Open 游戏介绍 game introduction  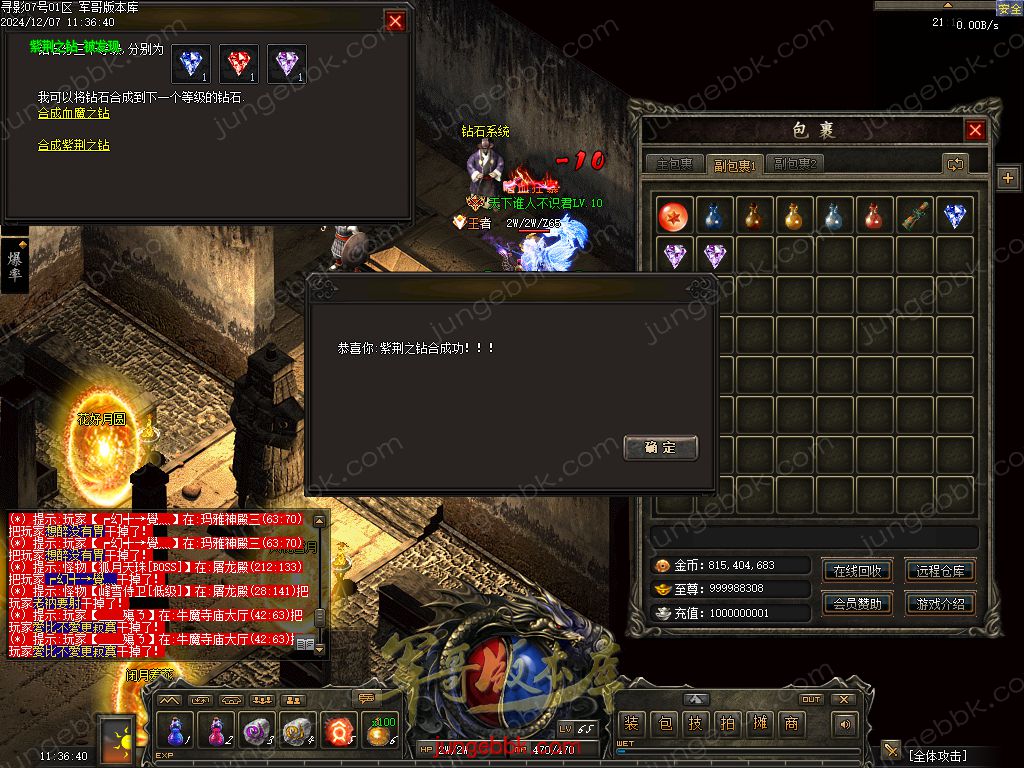click(940, 604)
